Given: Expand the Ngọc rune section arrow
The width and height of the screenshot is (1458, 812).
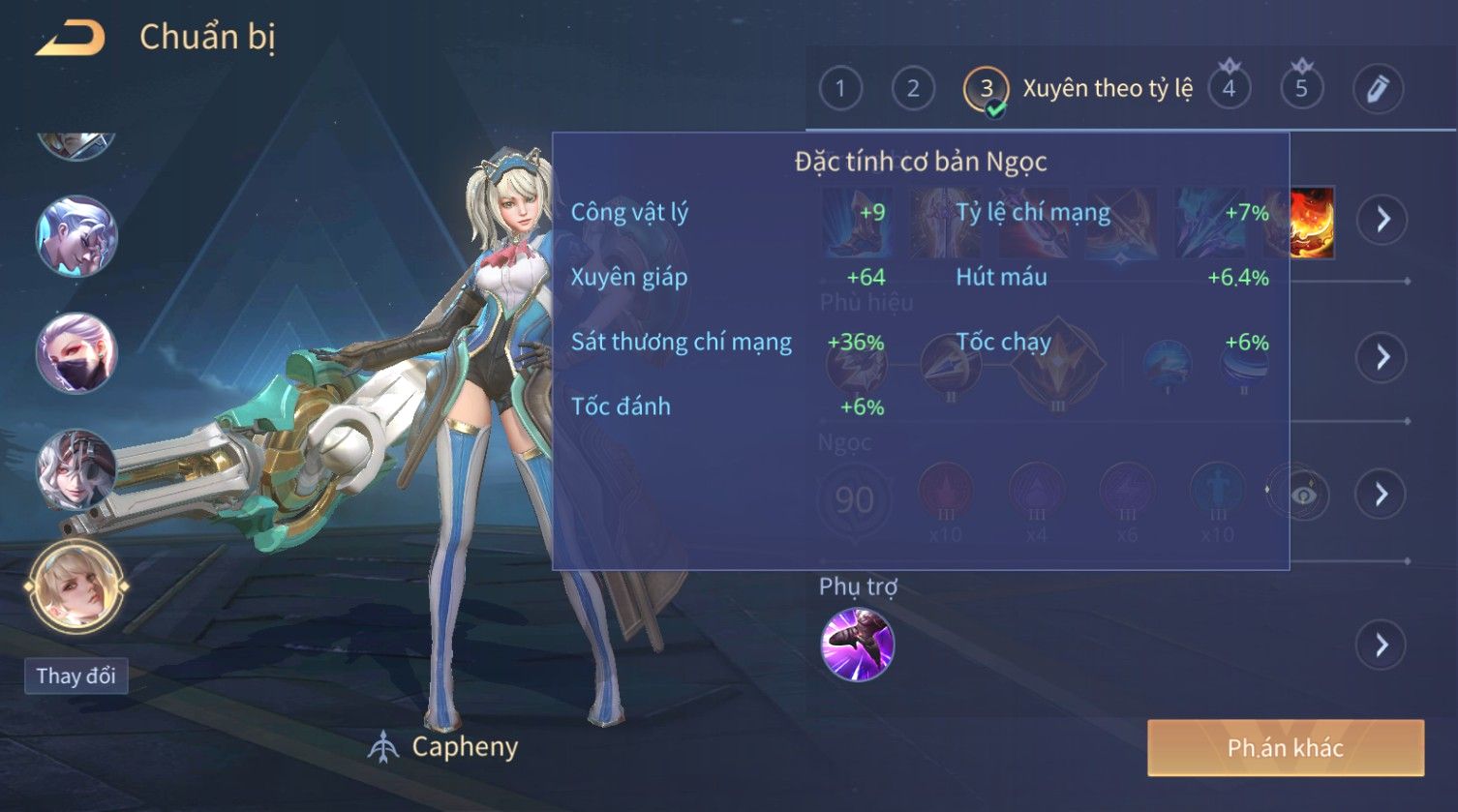Looking at the screenshot, I should (1382, 495).
